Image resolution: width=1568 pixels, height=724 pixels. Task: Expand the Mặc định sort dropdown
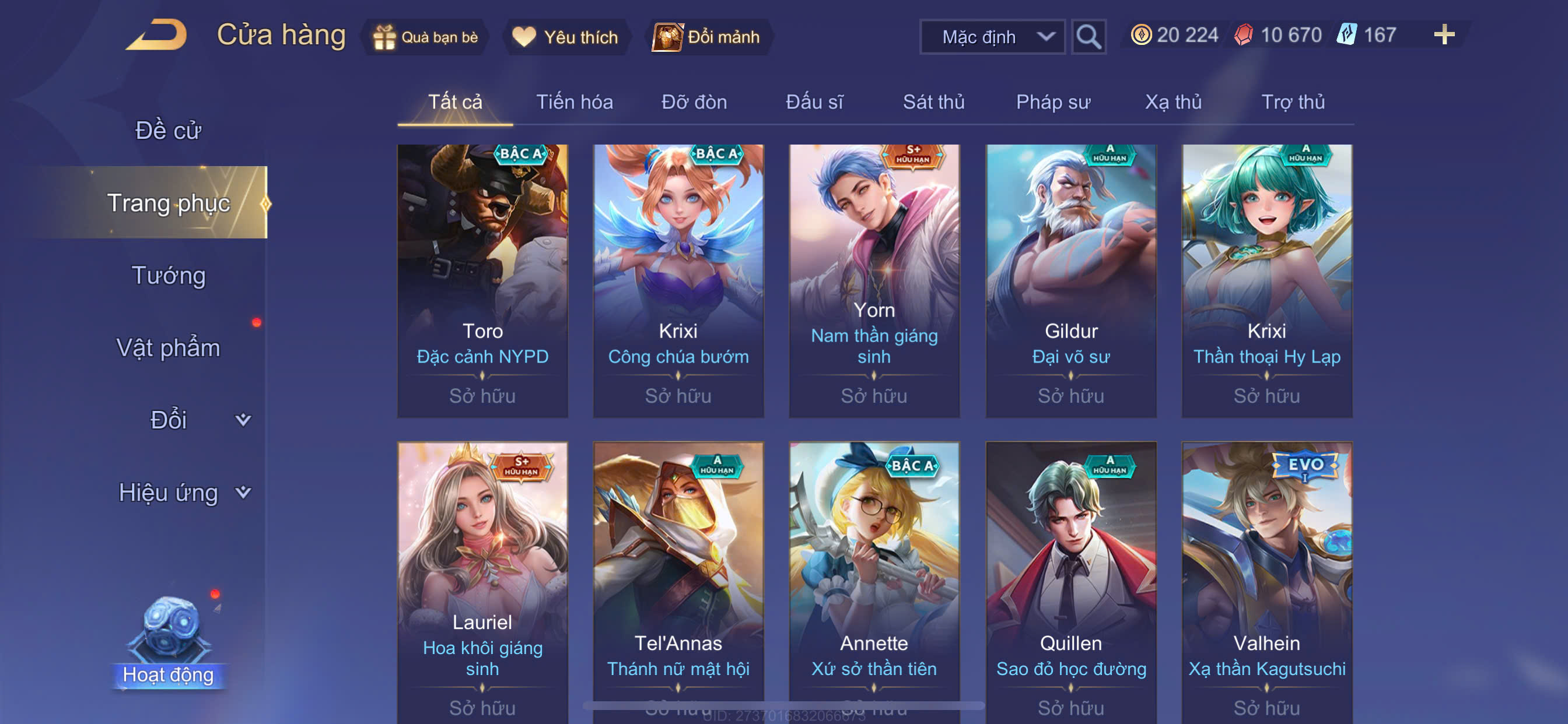coord(992,37)
